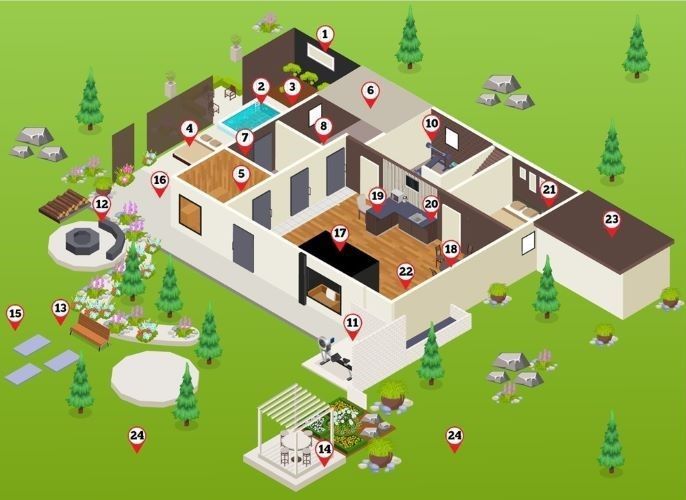Image resolution: width=686 pixels, height=500 pixels.
Task: Click marker 6 on the gray roof
Action: point(370,92)
